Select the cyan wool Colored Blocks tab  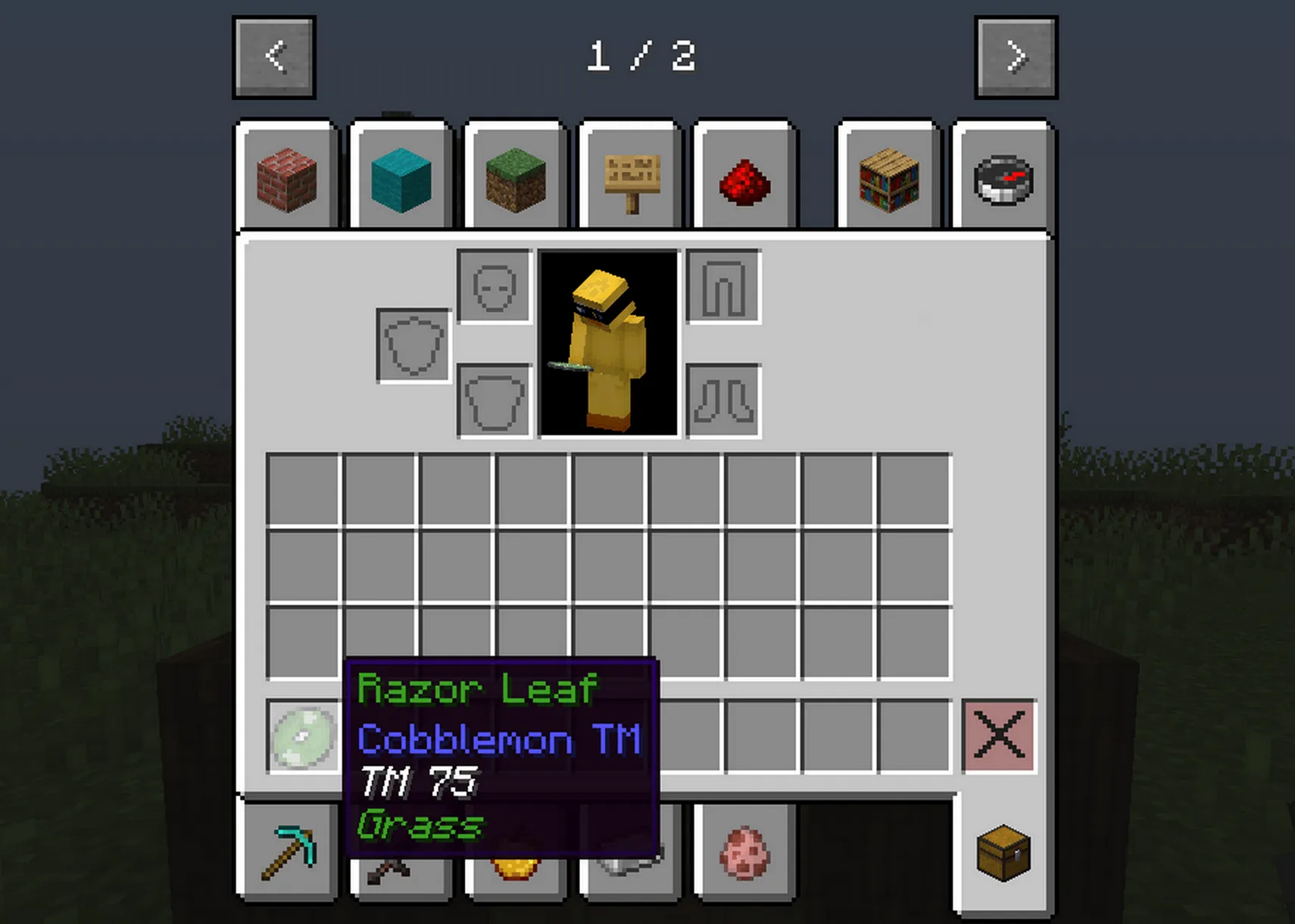401,179
